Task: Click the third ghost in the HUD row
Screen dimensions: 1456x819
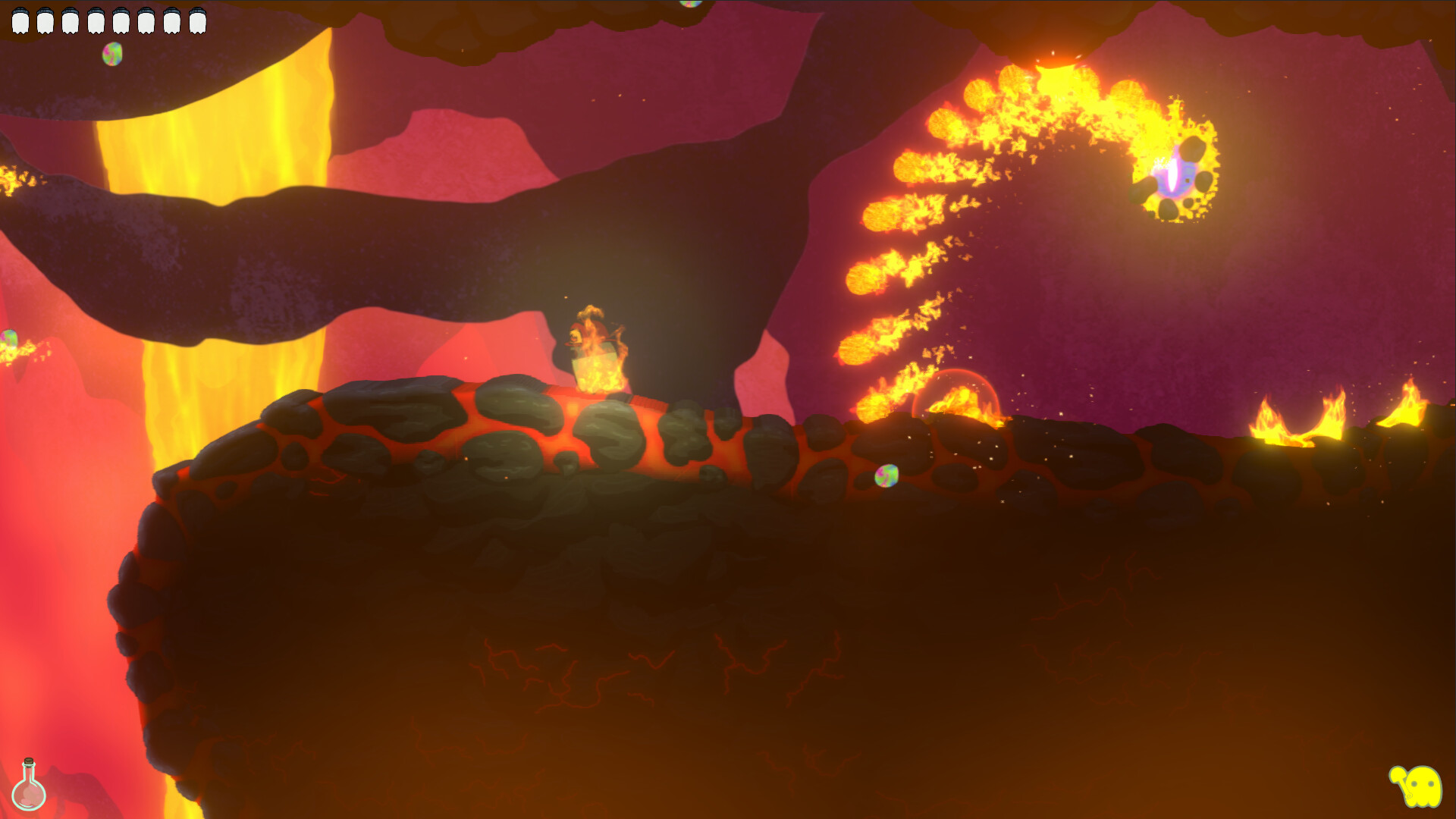Action: (x=71, y=20)
